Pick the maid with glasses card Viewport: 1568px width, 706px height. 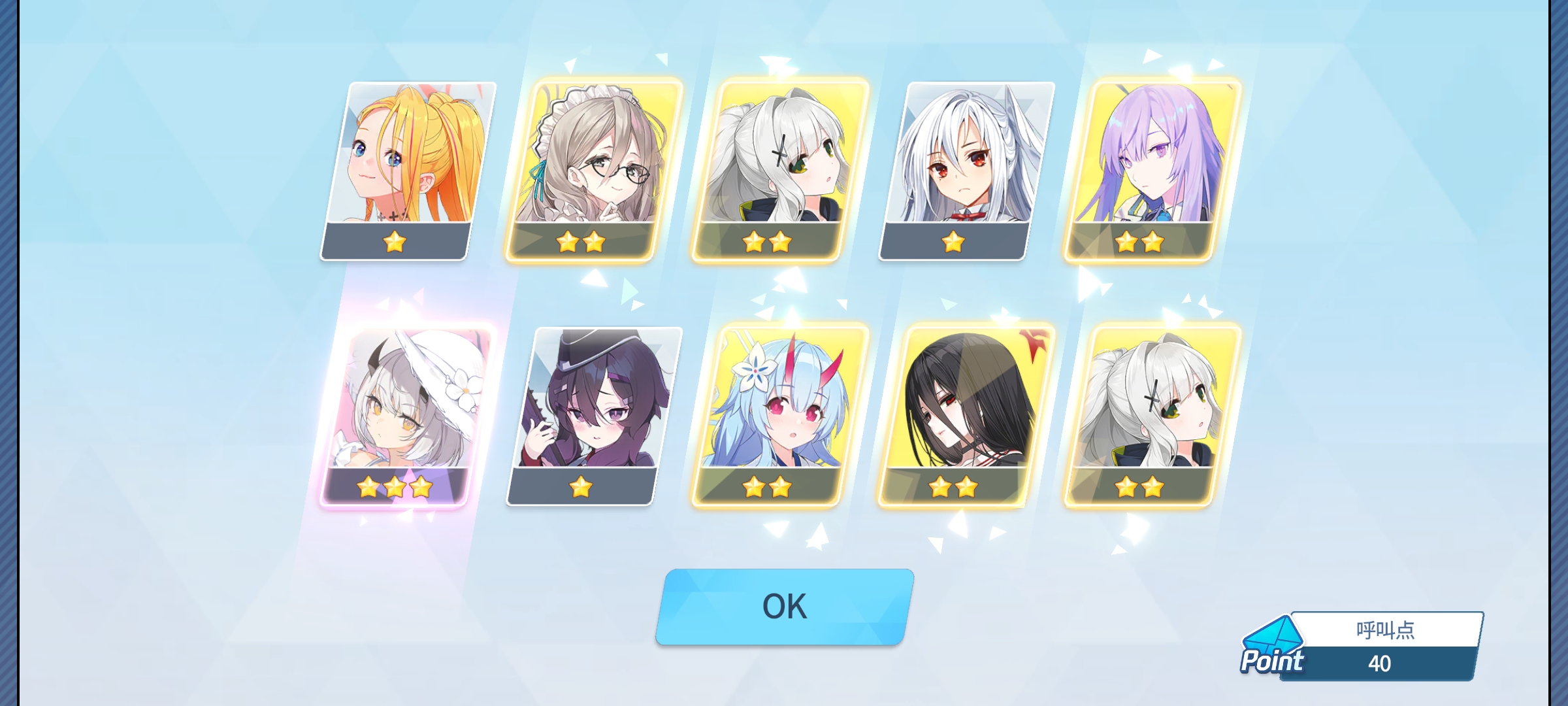[593, 170]
